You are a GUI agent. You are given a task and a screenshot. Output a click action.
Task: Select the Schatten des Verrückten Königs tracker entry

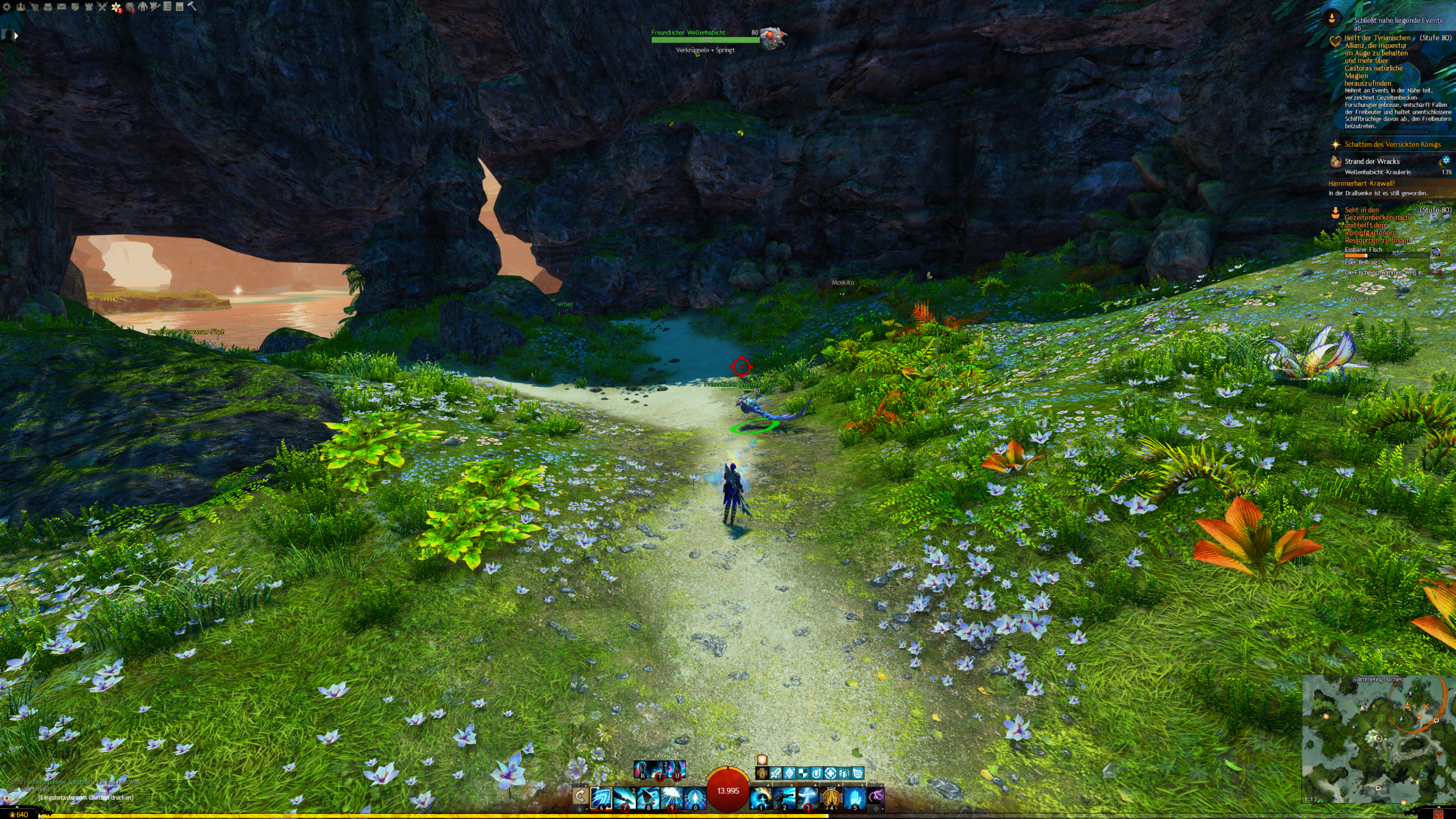pyautogui.click(x=1392, y=144)
